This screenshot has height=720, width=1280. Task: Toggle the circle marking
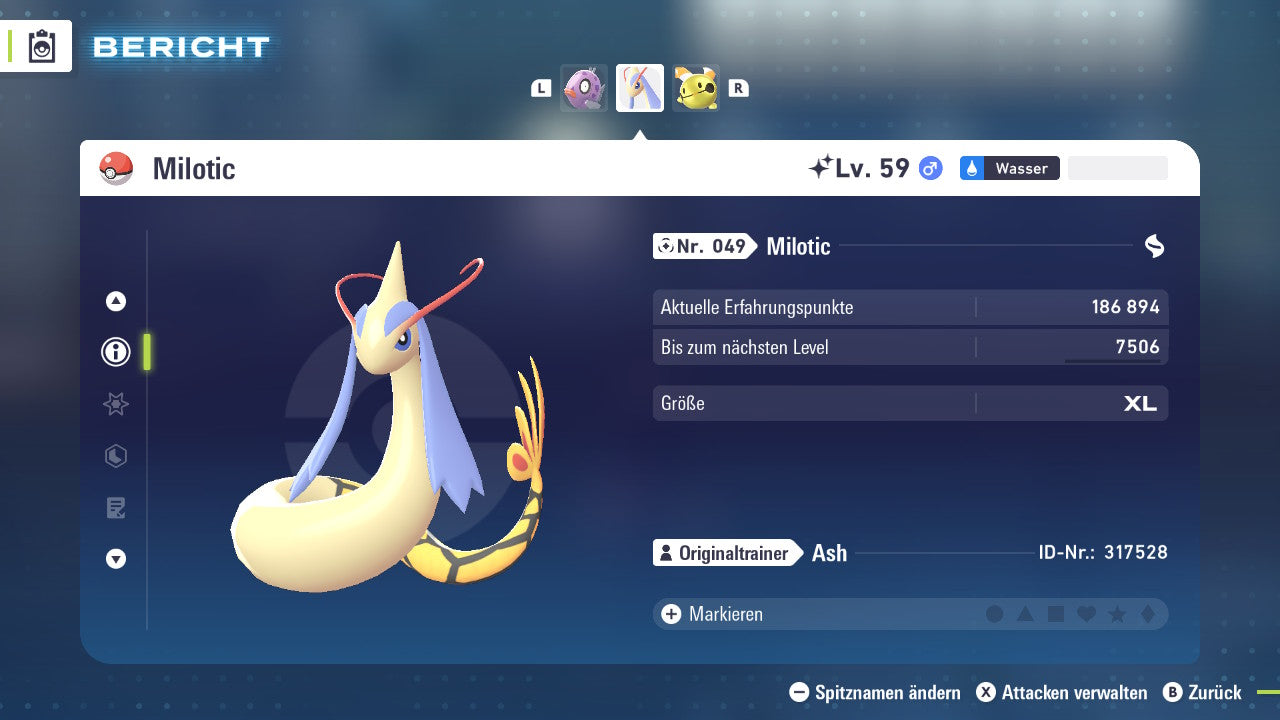click(995, 613)
